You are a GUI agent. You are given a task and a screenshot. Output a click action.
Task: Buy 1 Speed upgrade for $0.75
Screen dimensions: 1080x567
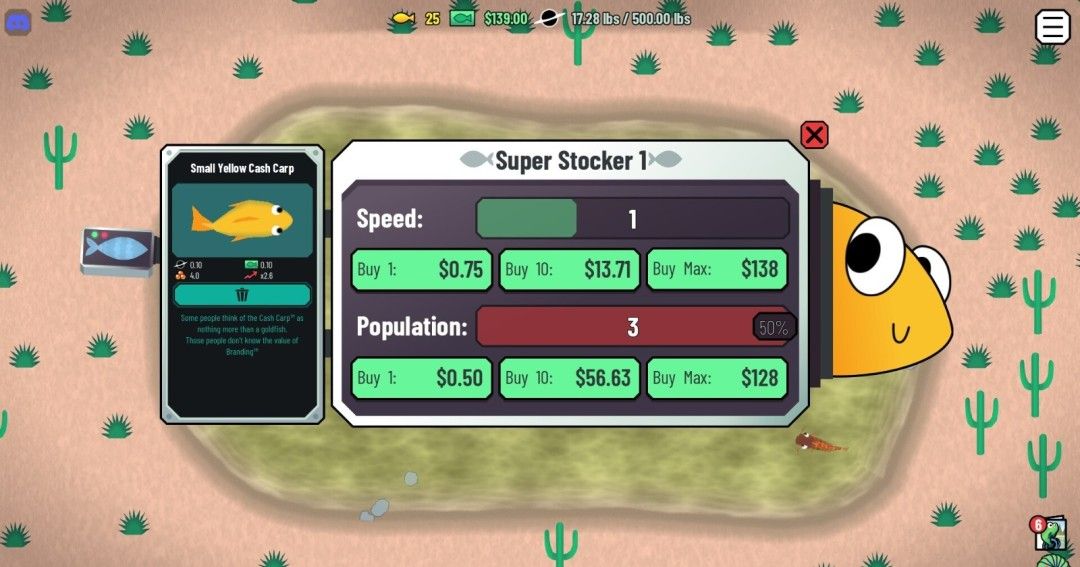421,269
